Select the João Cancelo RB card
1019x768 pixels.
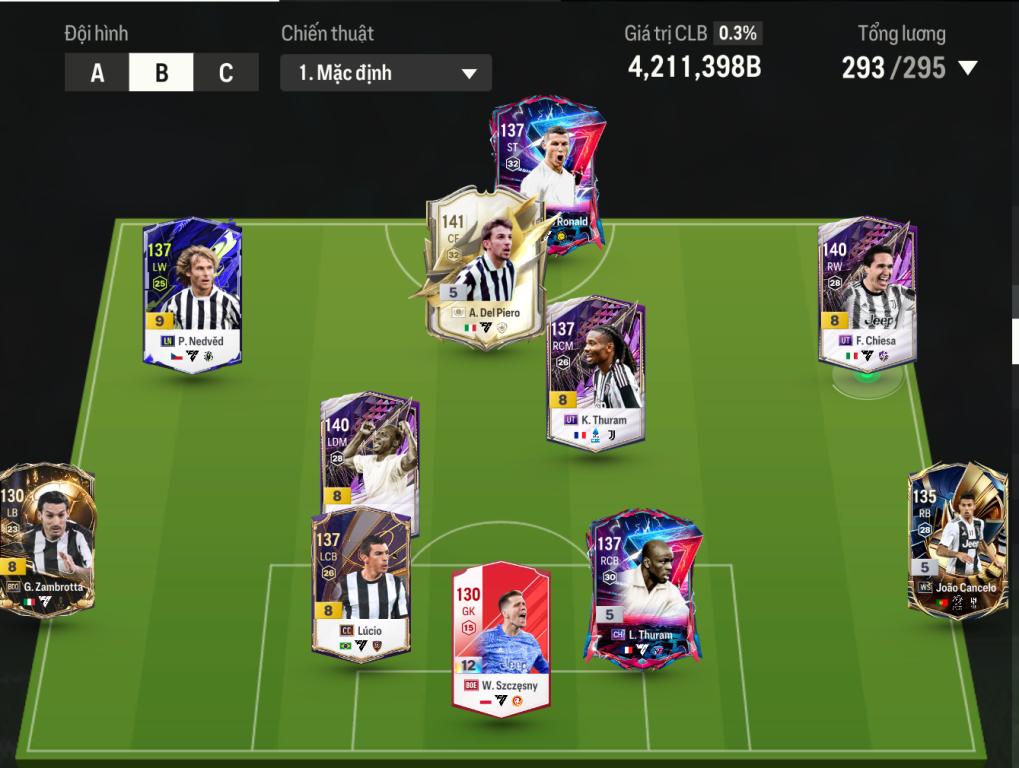[x=957, y=540]
